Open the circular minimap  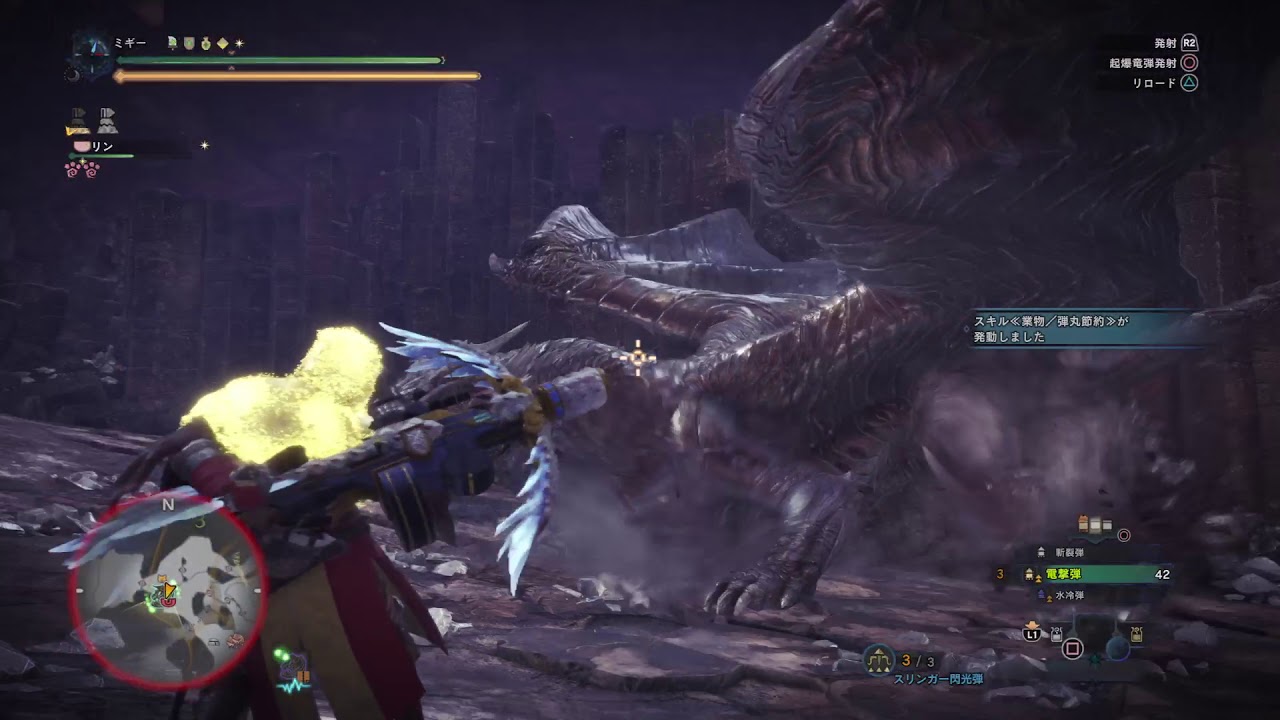168,591
